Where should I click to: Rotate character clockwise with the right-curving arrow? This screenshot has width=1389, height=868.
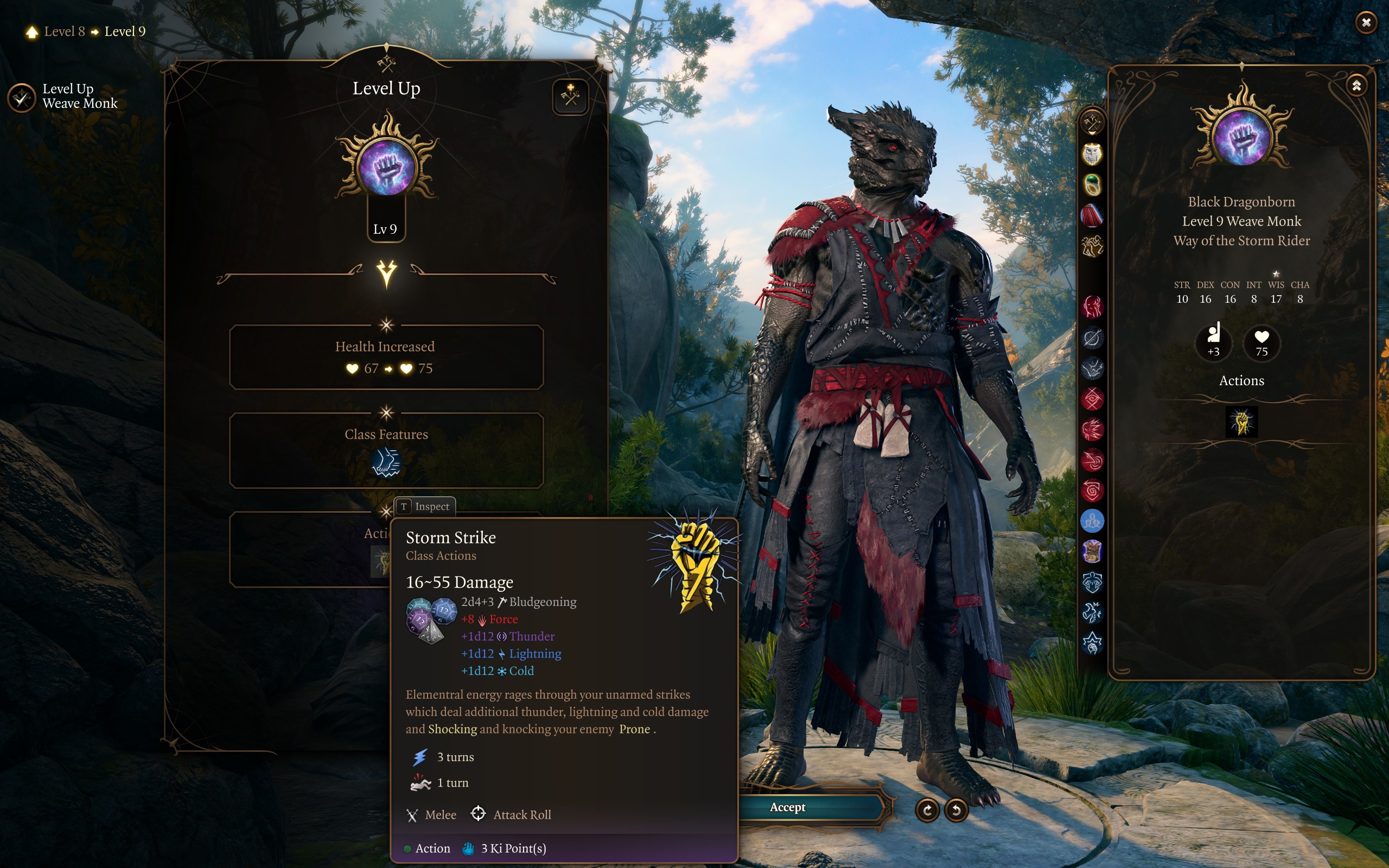(927, 809)
